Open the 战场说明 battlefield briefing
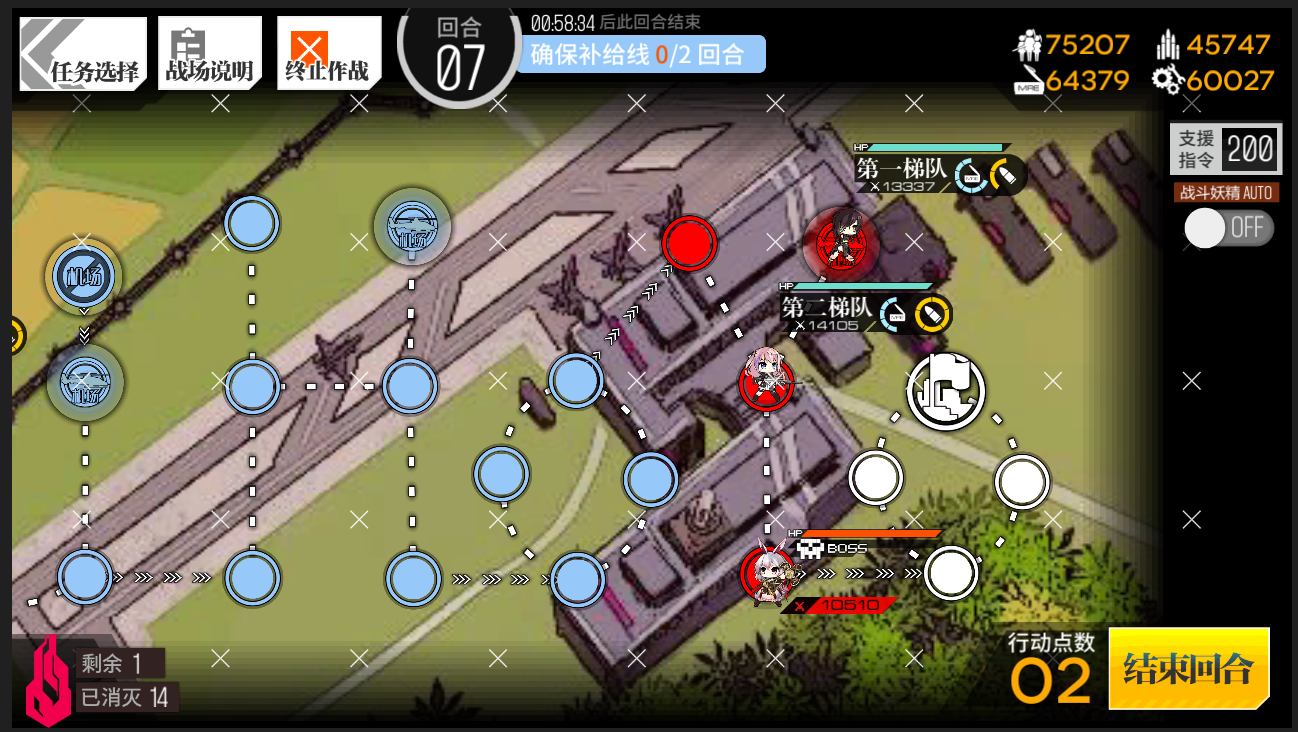 click(x=209, y=53)
